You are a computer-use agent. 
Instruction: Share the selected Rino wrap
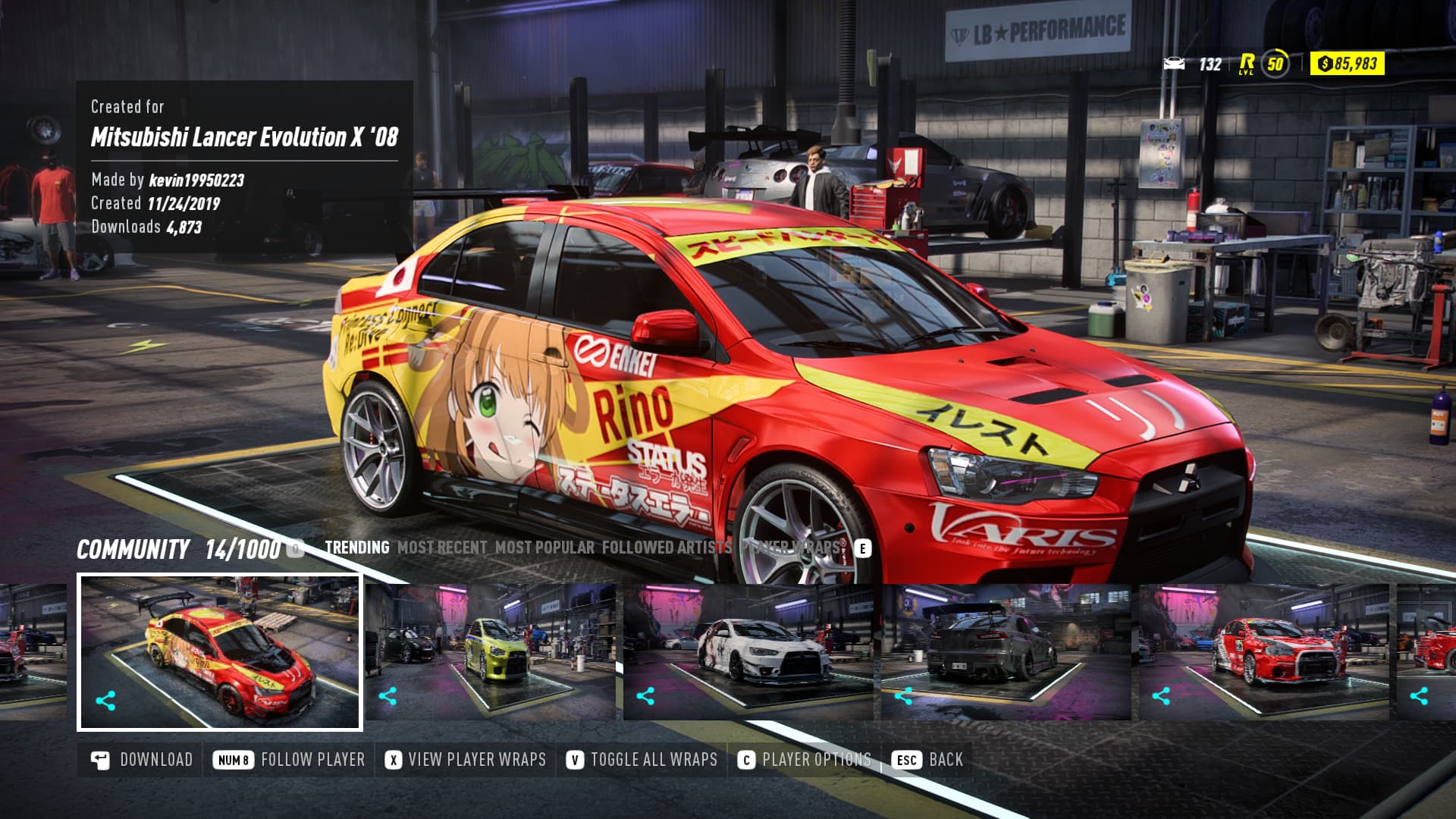(x=105, y=701)
